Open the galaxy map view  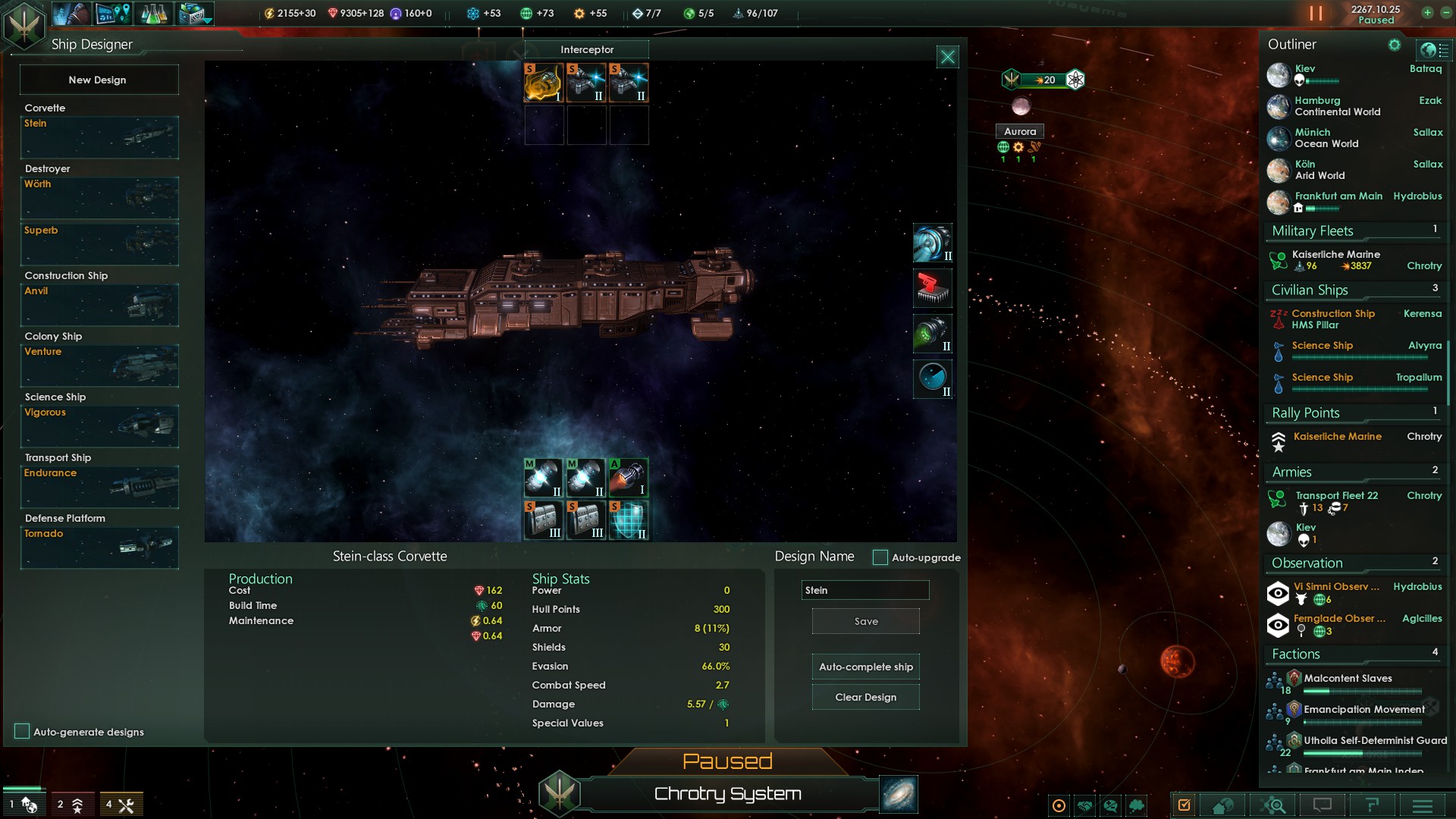pyautogui.click(x=899, y=794)
